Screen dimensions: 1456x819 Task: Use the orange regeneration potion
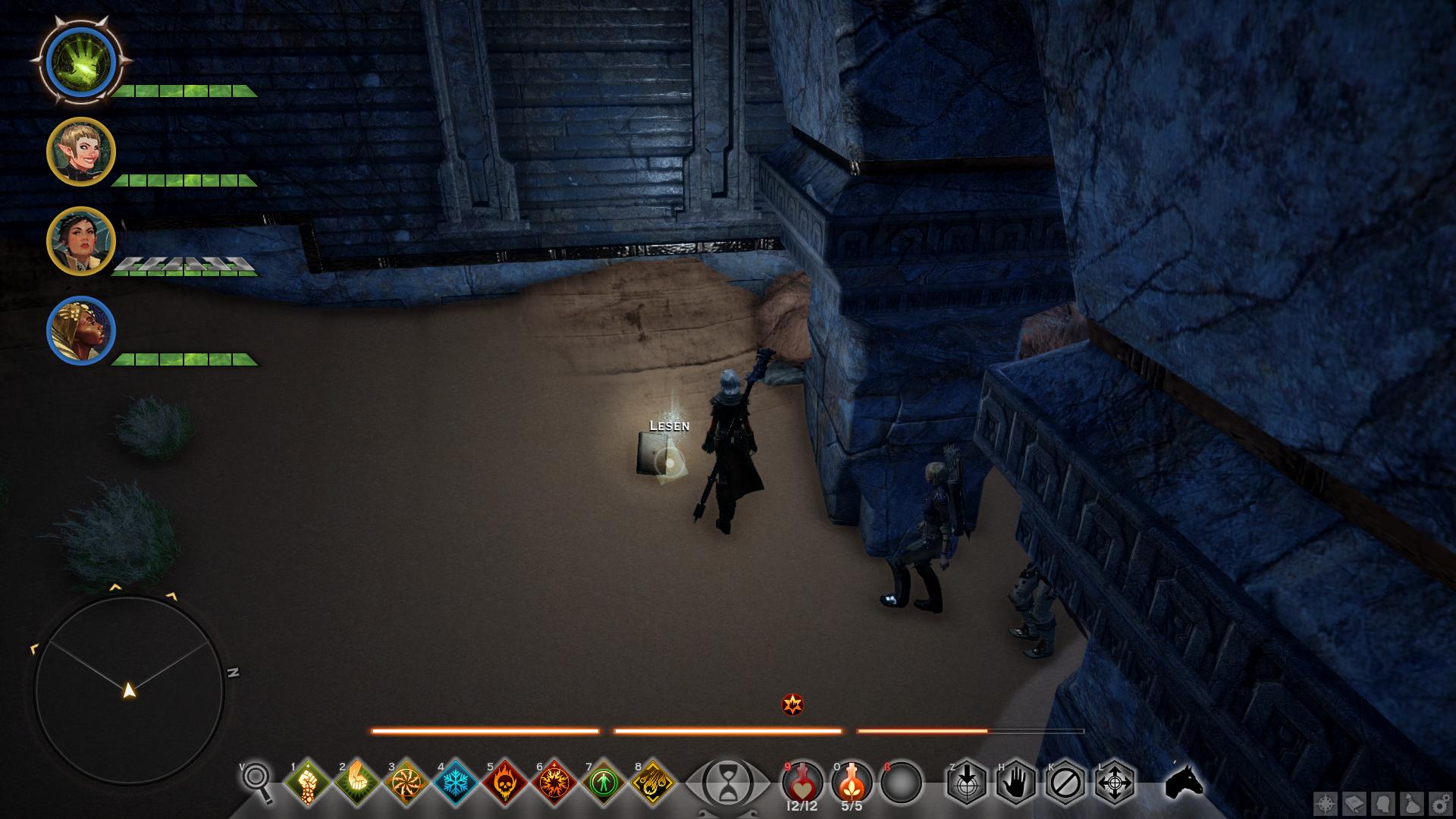[x=852, y=782]
